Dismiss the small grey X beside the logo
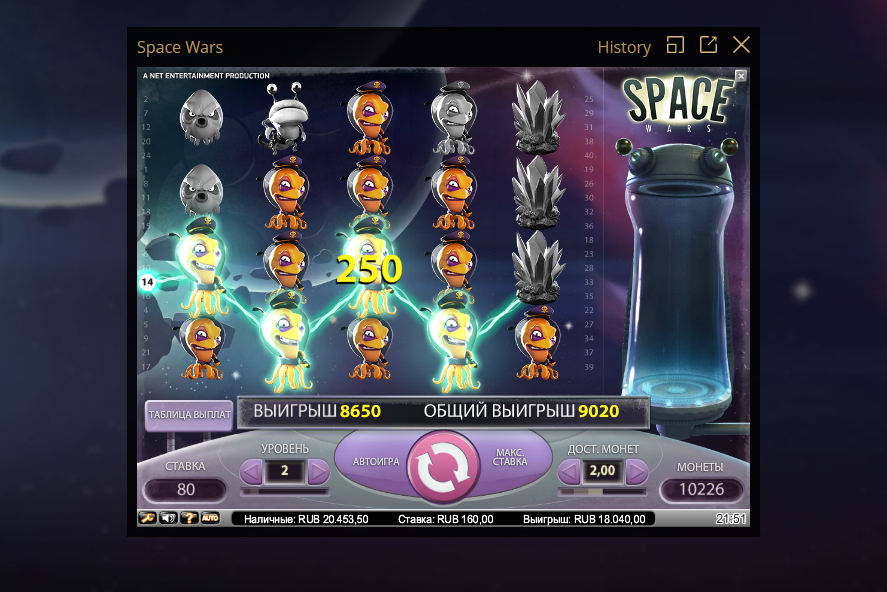 pyautogui.click(x=741, y=75)
